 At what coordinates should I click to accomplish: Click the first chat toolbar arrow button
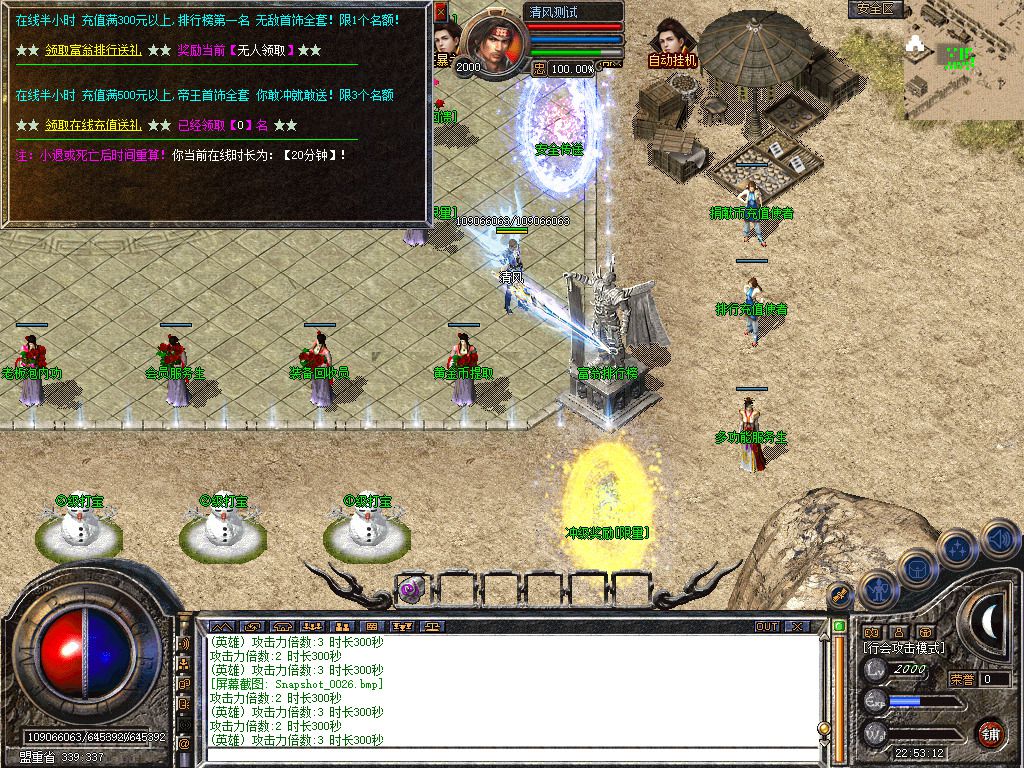point(223,626)
